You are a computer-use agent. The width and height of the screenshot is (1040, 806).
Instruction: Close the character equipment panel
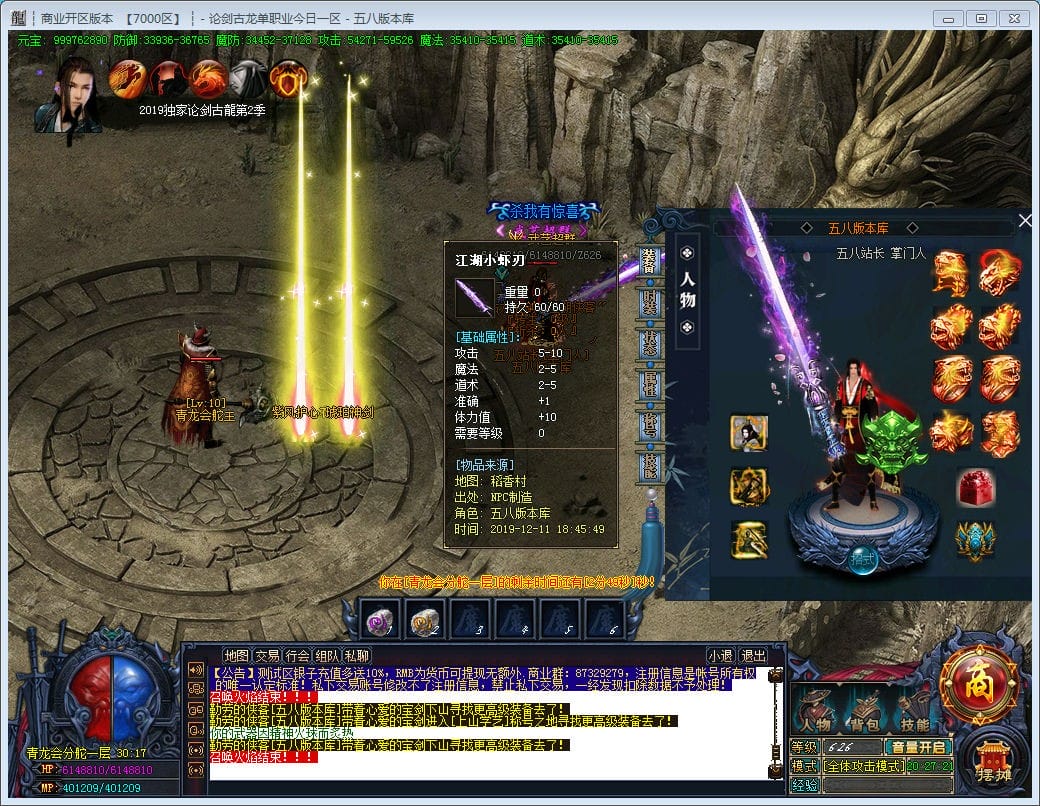coord(1023,221)
